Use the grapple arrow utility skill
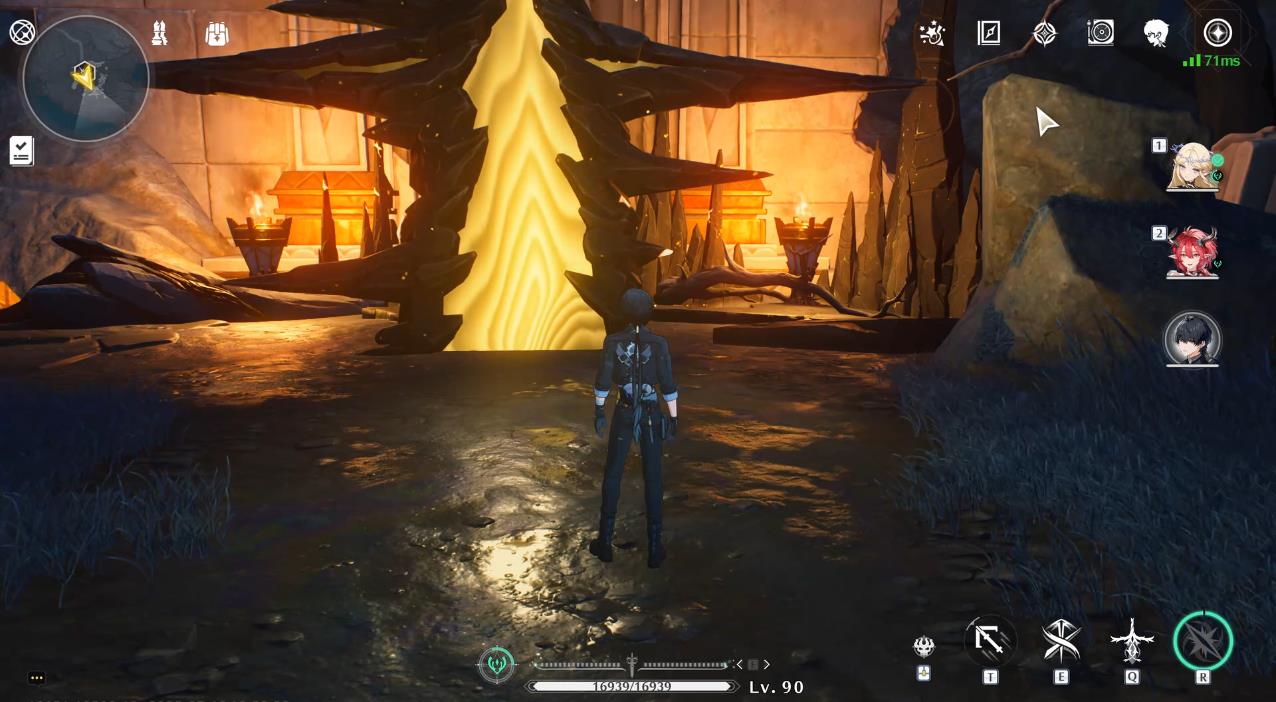 [990, 640]
